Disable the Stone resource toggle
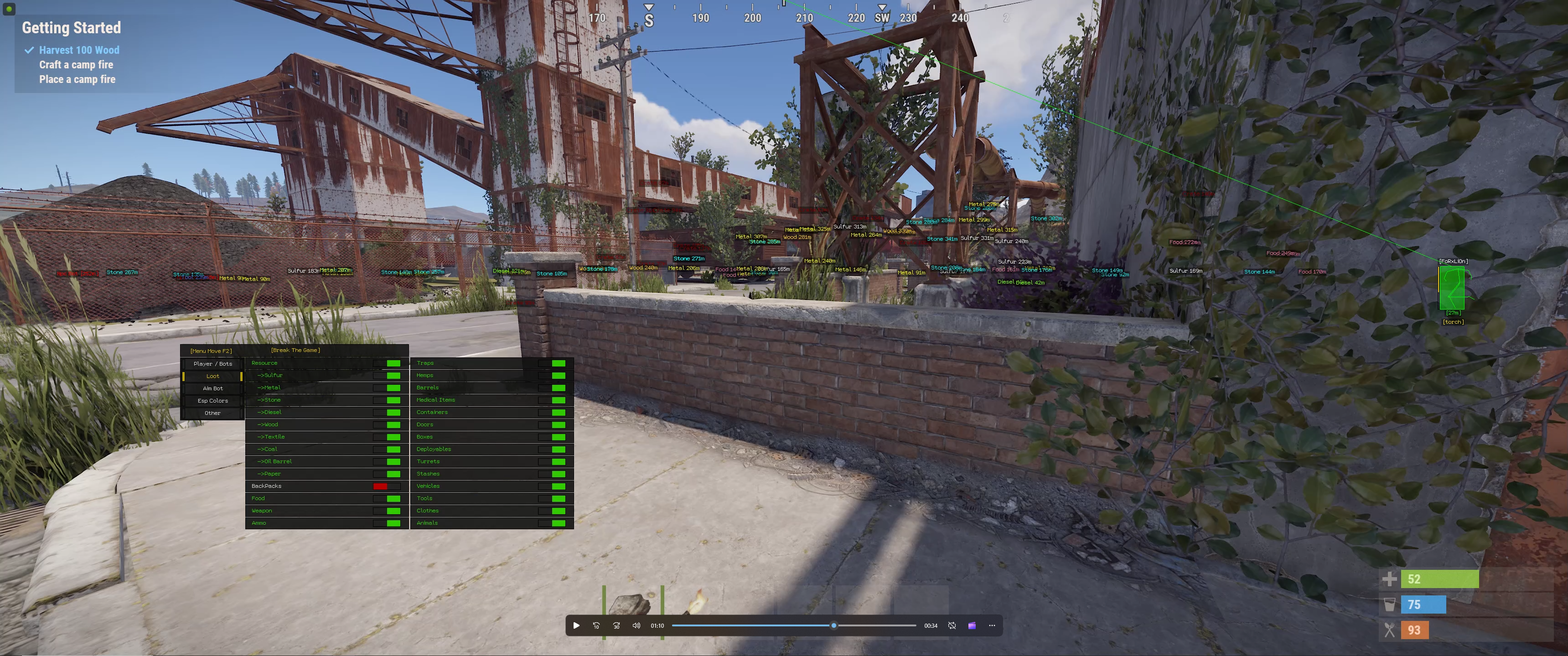This screenshot has width=1568, height=656. (387, 400)
